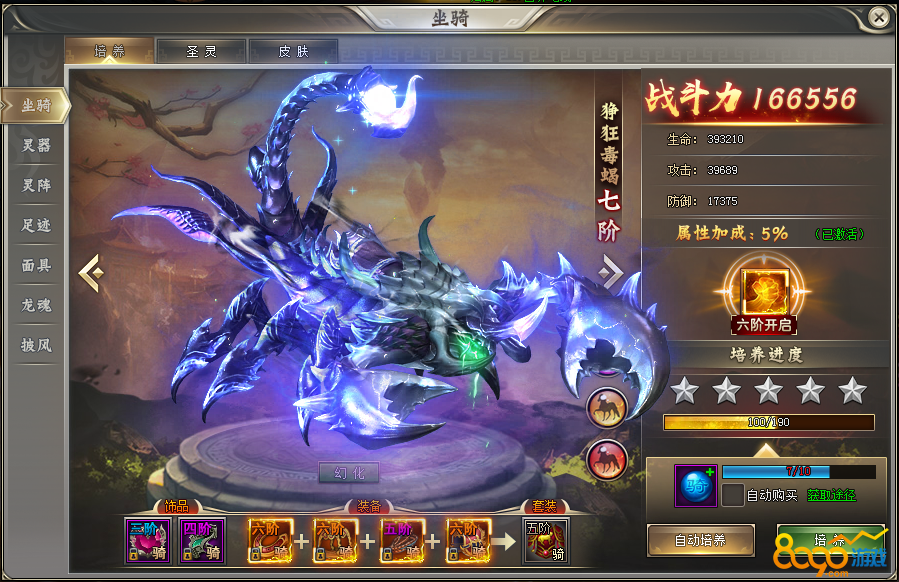Image resolution: width=899 pixels, height=582 pixels.
Task: Click the 幻化 transform button
Action: coord(349,472)
